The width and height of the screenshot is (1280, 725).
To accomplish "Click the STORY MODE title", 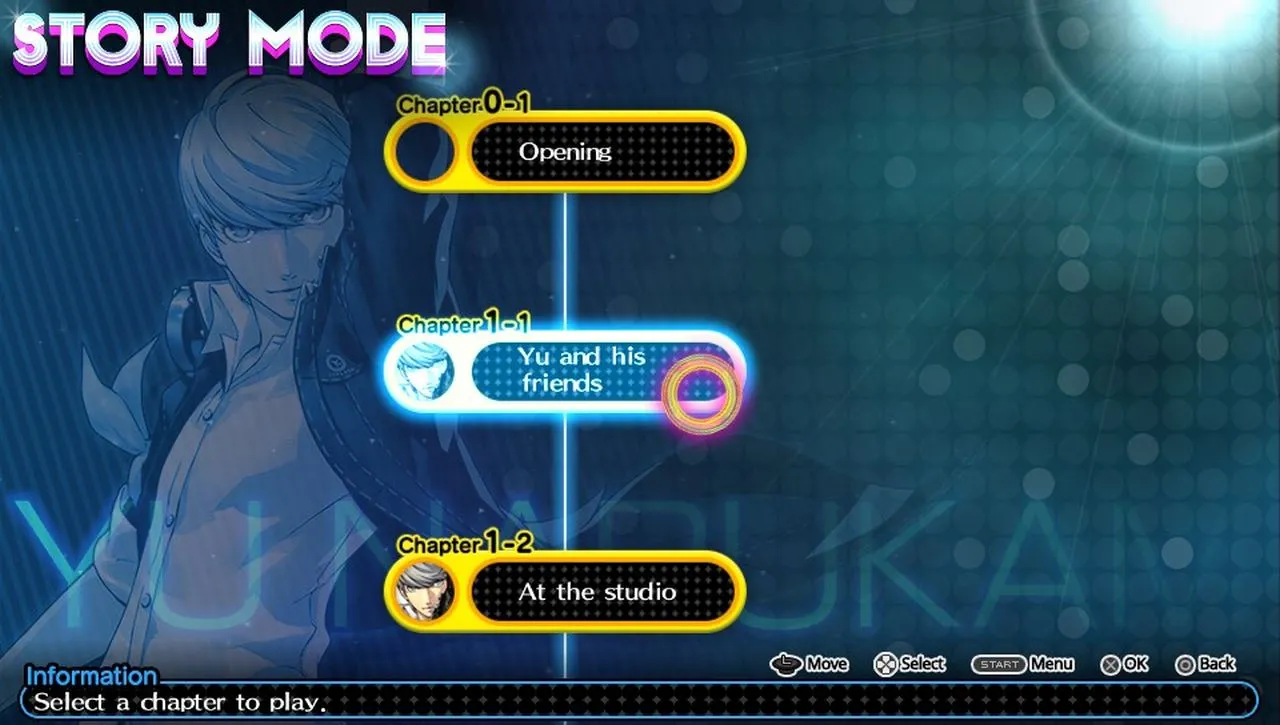I will 225,42.
